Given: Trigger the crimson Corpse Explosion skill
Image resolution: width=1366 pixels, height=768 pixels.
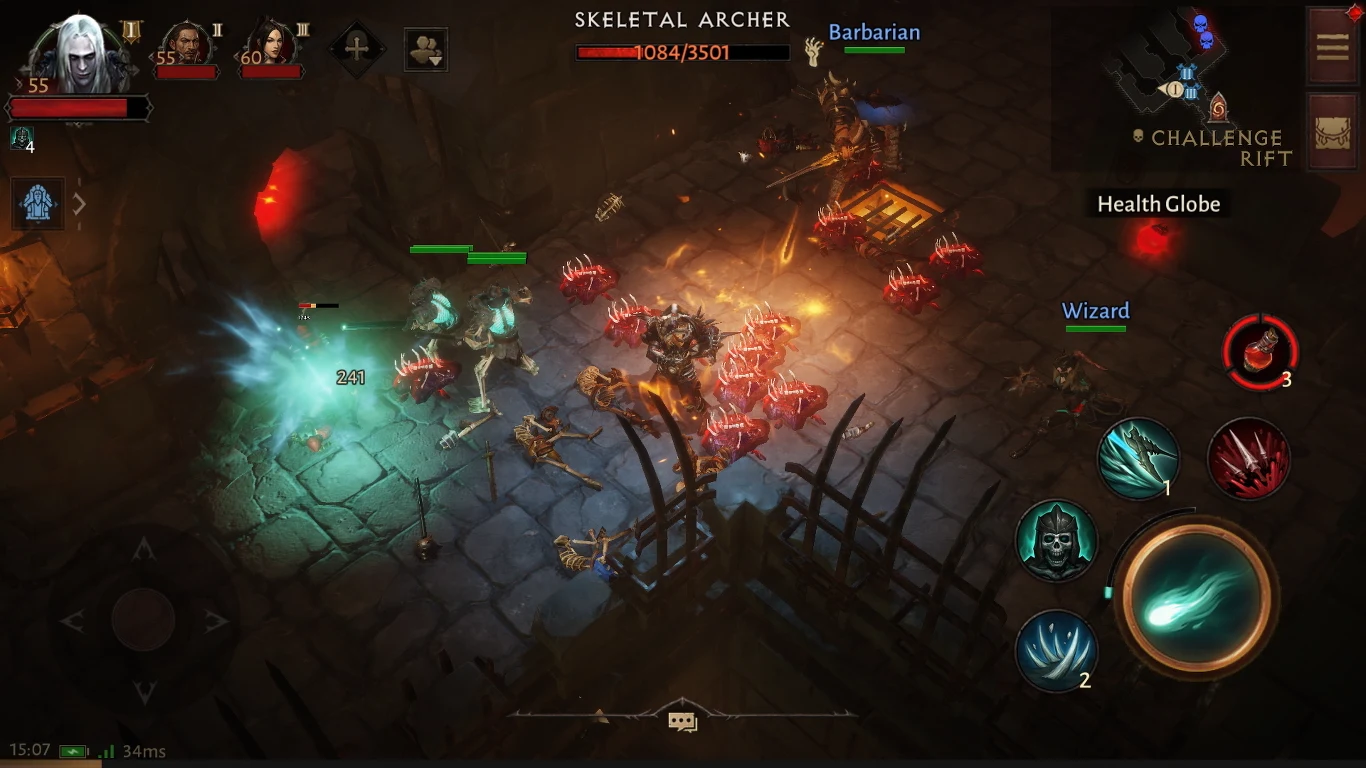Looking at the screenshot, I should tap(1248, 458).
